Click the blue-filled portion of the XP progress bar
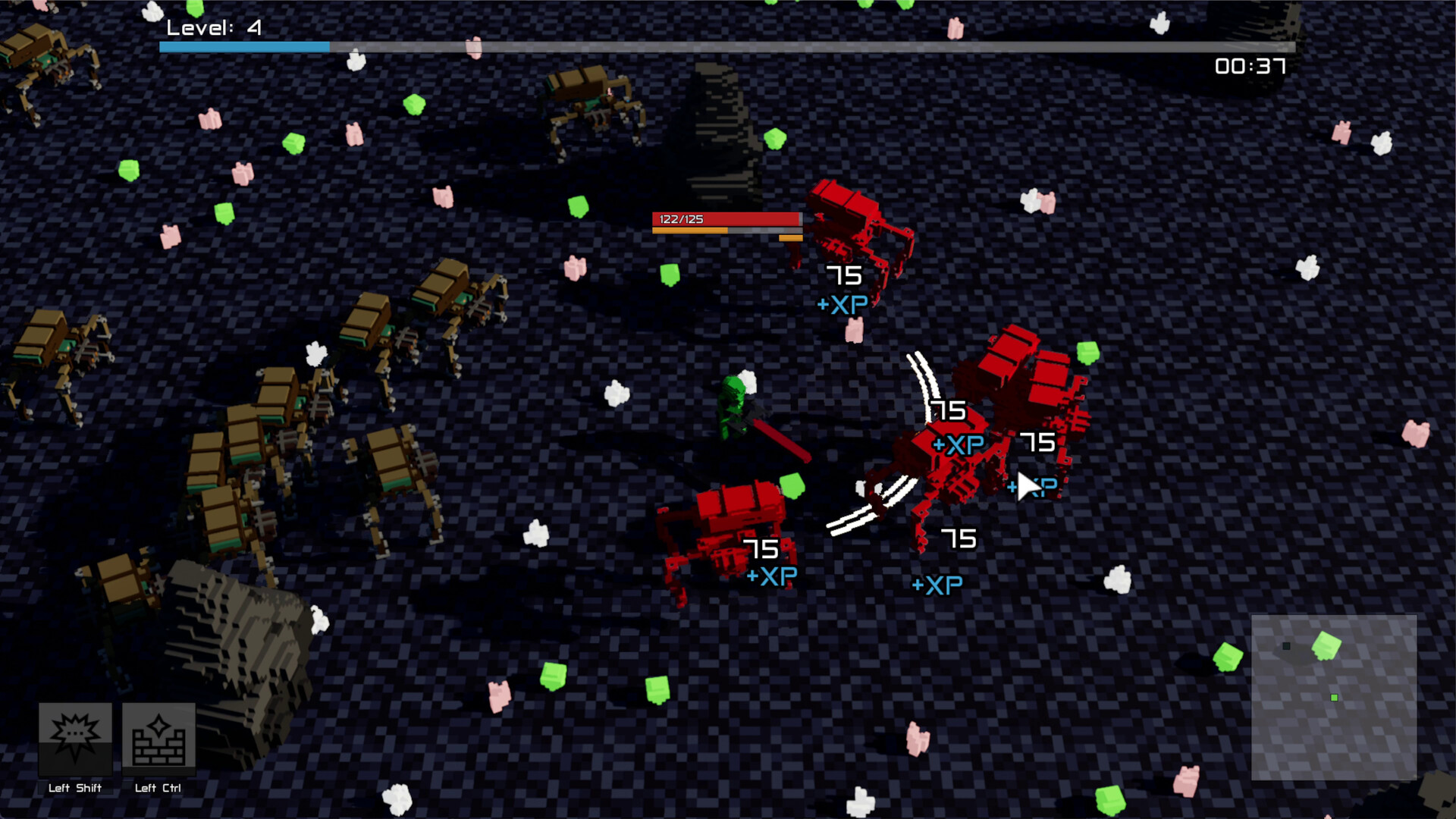The image size is (1456, 819). (243, 46)
